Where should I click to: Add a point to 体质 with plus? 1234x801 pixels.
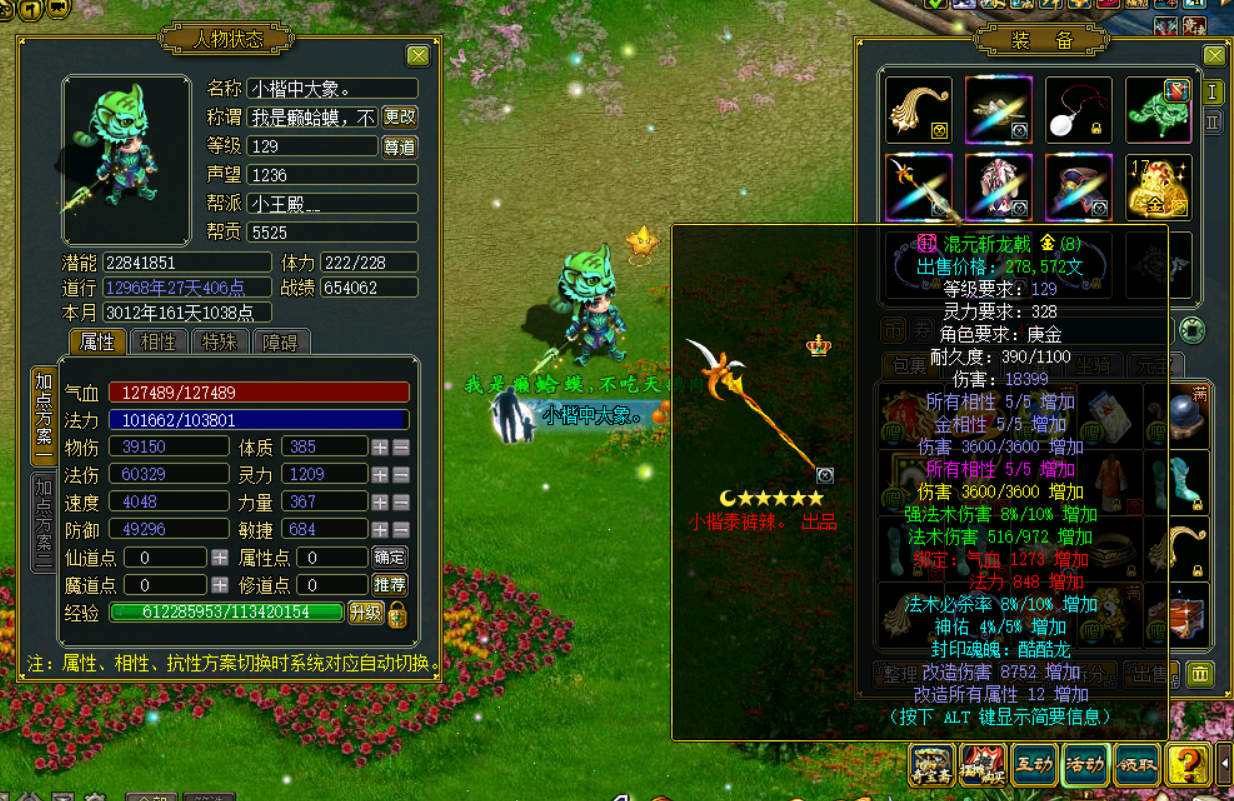click(x=380, y=447)
